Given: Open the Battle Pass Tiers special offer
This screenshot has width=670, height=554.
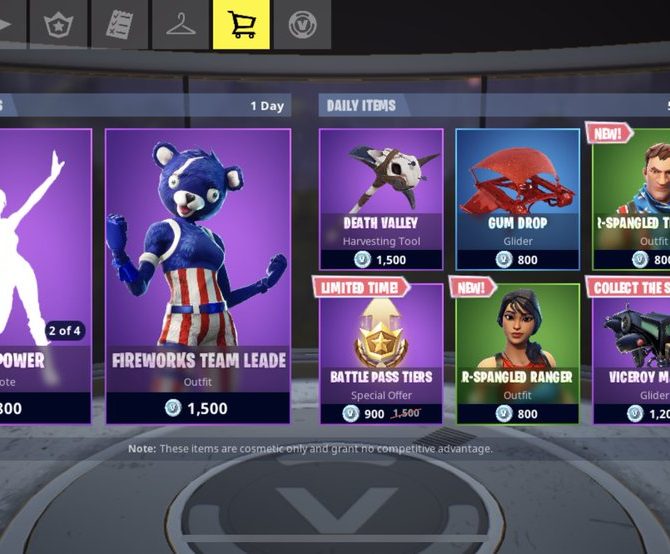Looking at the screenshot, I should [381, 353].
